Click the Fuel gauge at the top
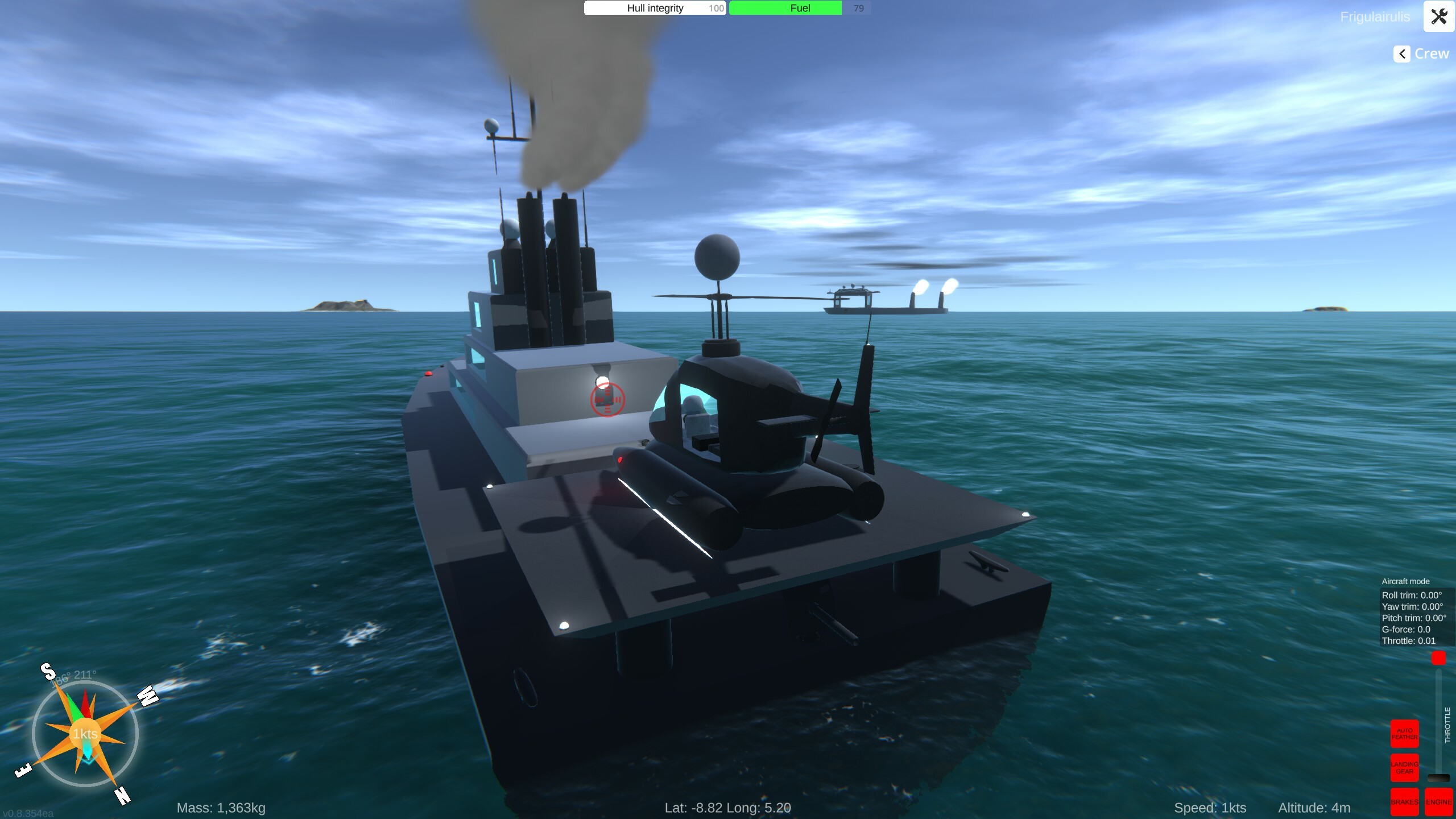This screenshot has height=819, width=1456. coord(786,8)
